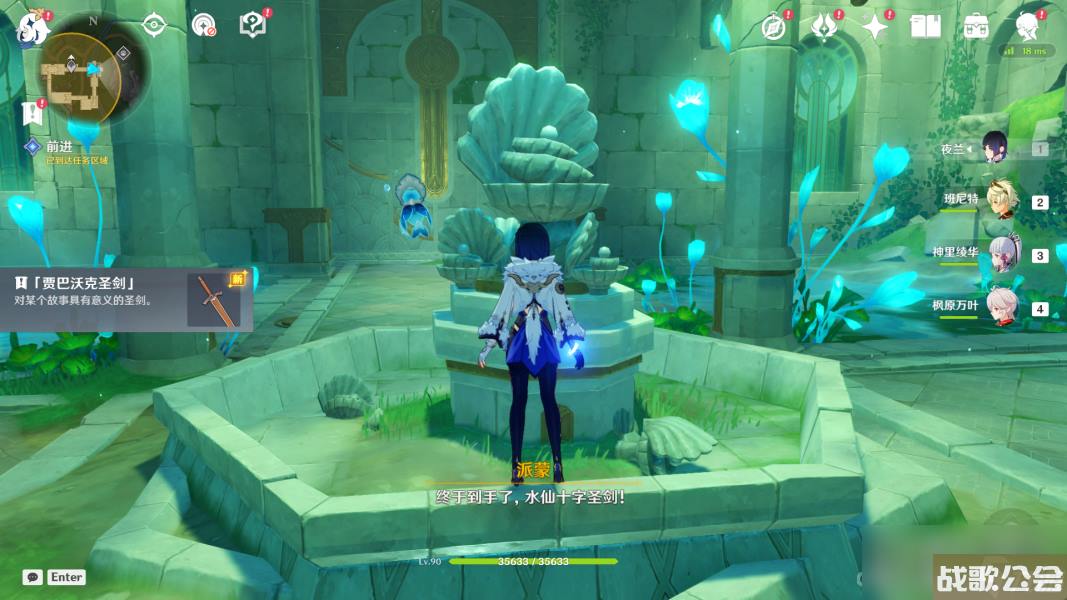Open the battle pass wings icon
Screen dimensions: 1067x600
click(824, 27)
